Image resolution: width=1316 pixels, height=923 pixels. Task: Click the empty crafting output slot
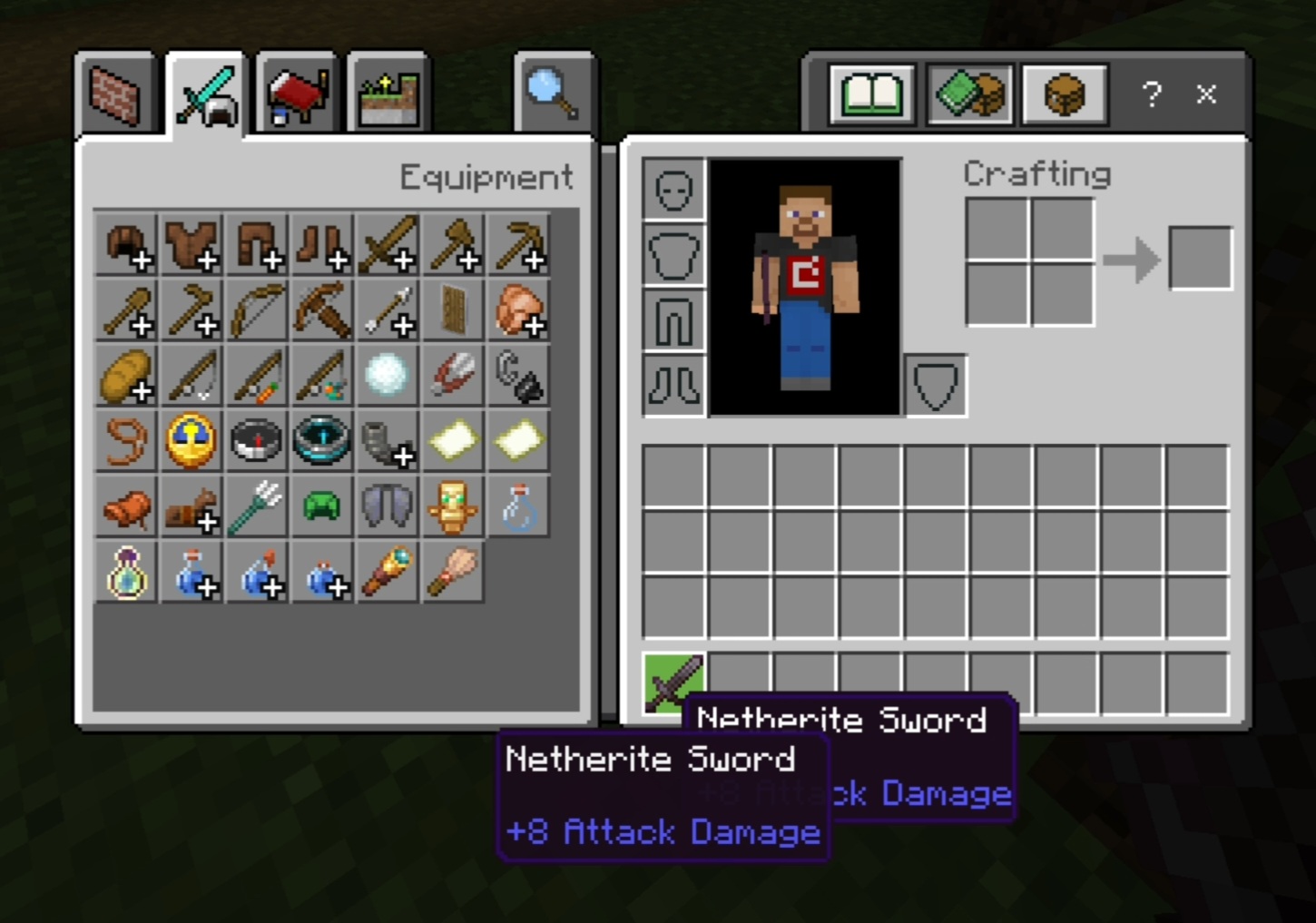[1200, 260]
